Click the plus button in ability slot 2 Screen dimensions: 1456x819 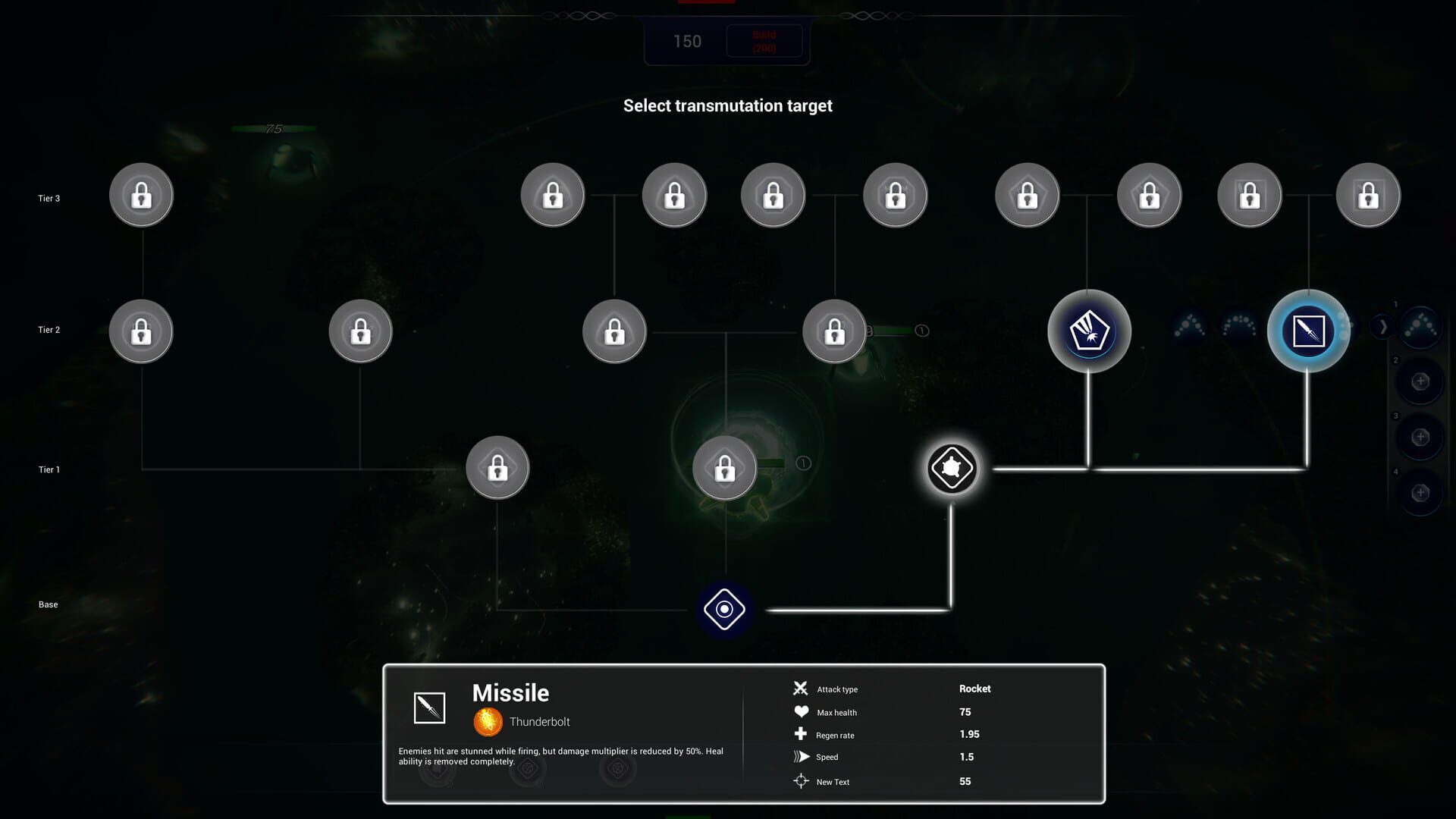[x=1421, y=382]
